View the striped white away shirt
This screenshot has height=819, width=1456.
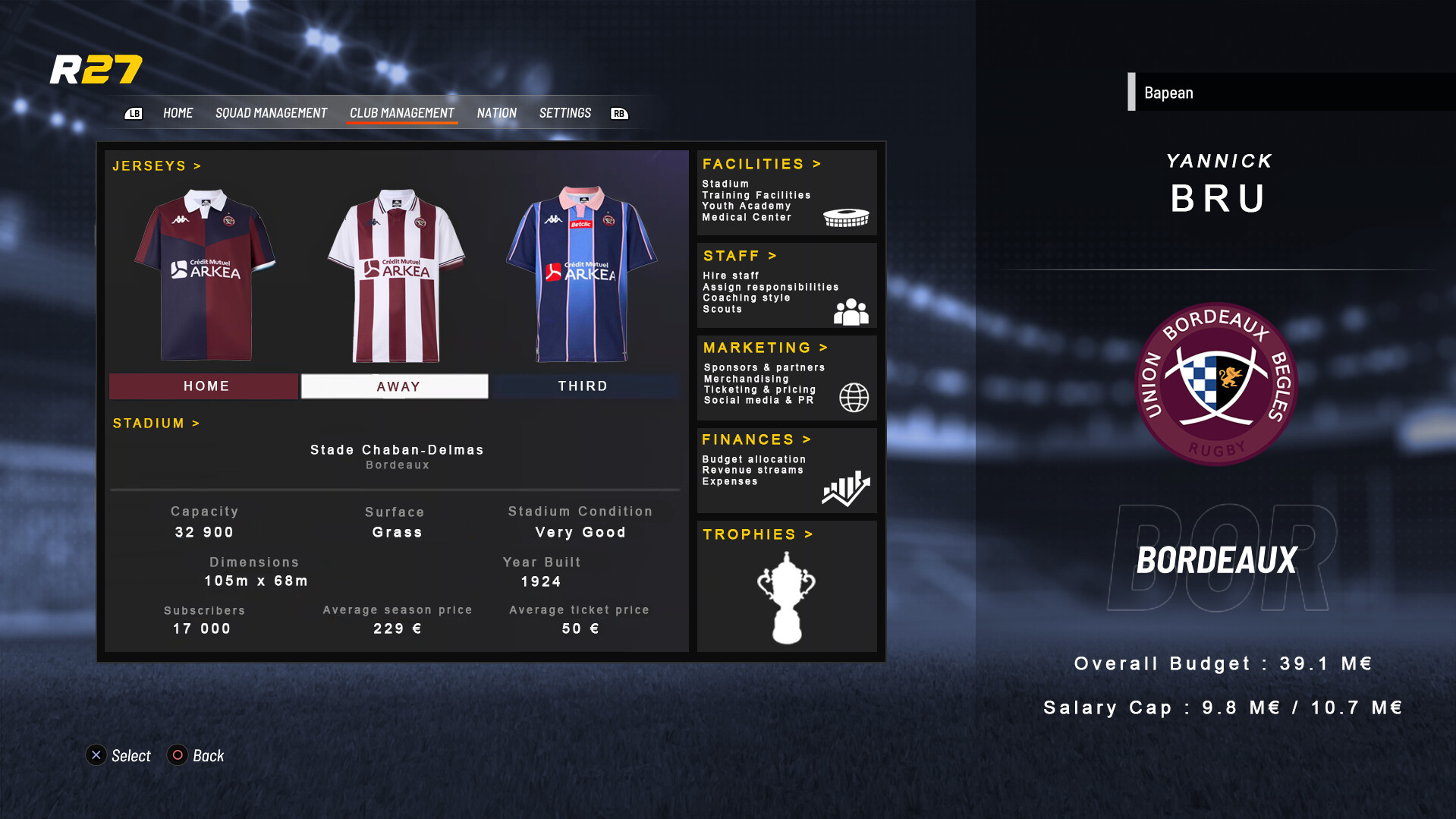395,275
